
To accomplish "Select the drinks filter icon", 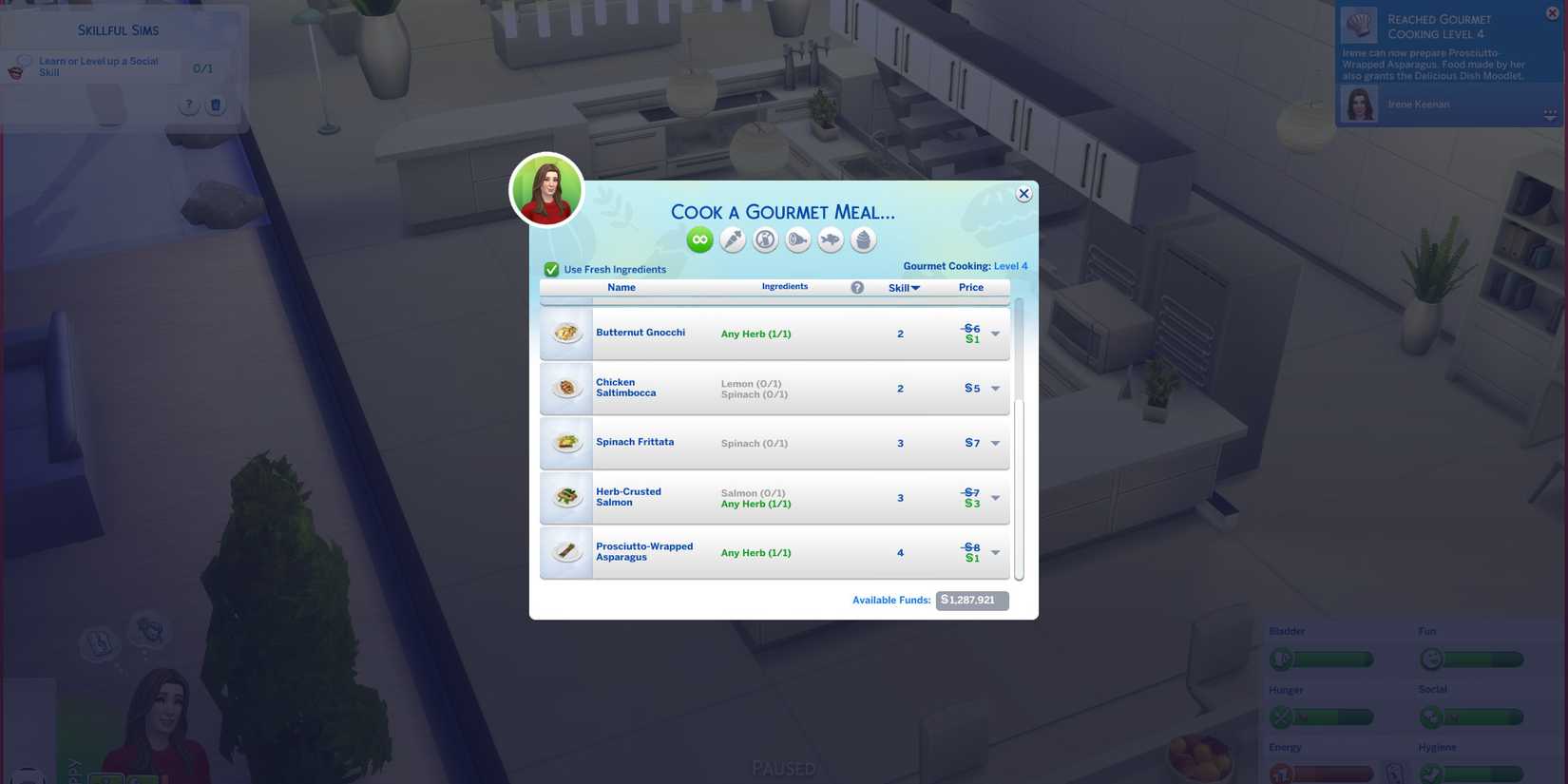I will 765,239.
